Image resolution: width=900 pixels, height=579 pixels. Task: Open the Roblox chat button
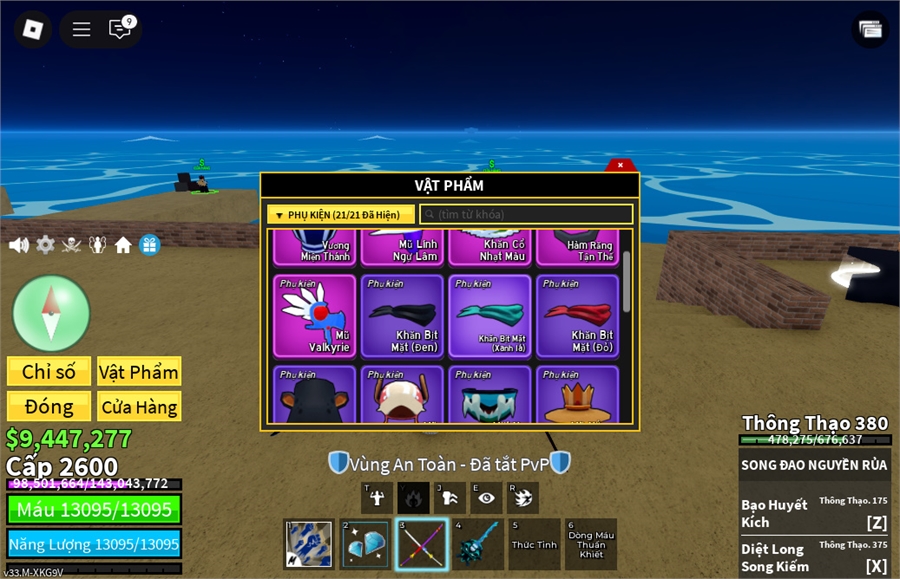pos(120,29)
